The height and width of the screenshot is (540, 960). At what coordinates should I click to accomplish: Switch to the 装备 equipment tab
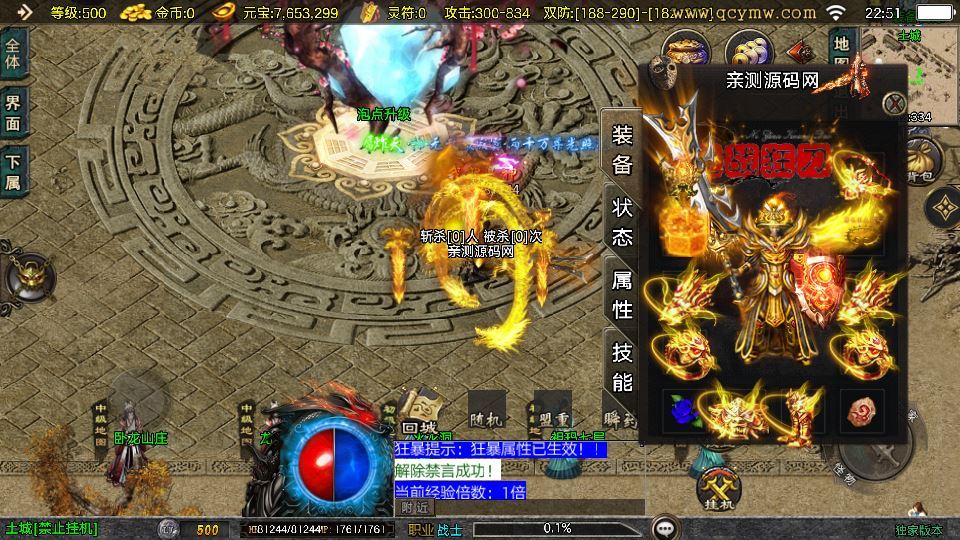pos(621,150)
